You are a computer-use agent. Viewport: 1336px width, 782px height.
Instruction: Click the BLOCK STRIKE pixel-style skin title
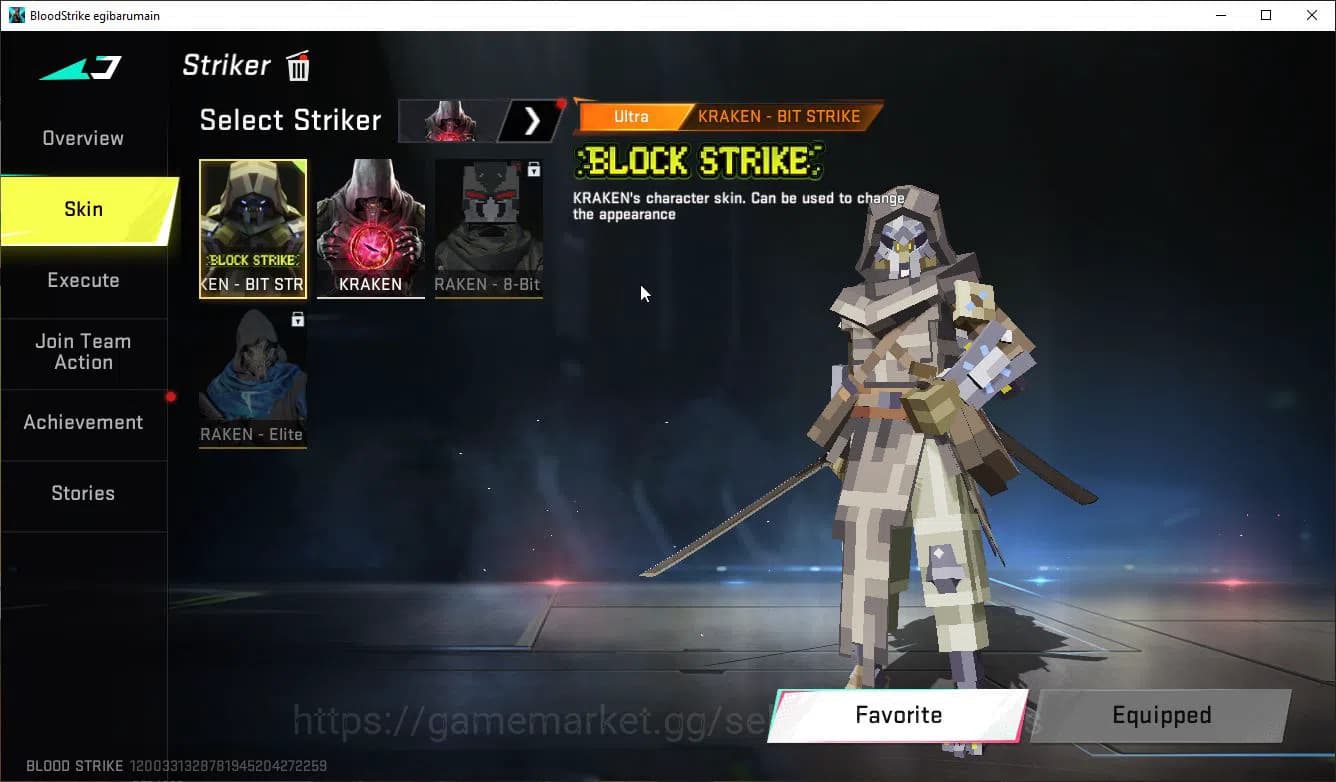tap(697, 162)
